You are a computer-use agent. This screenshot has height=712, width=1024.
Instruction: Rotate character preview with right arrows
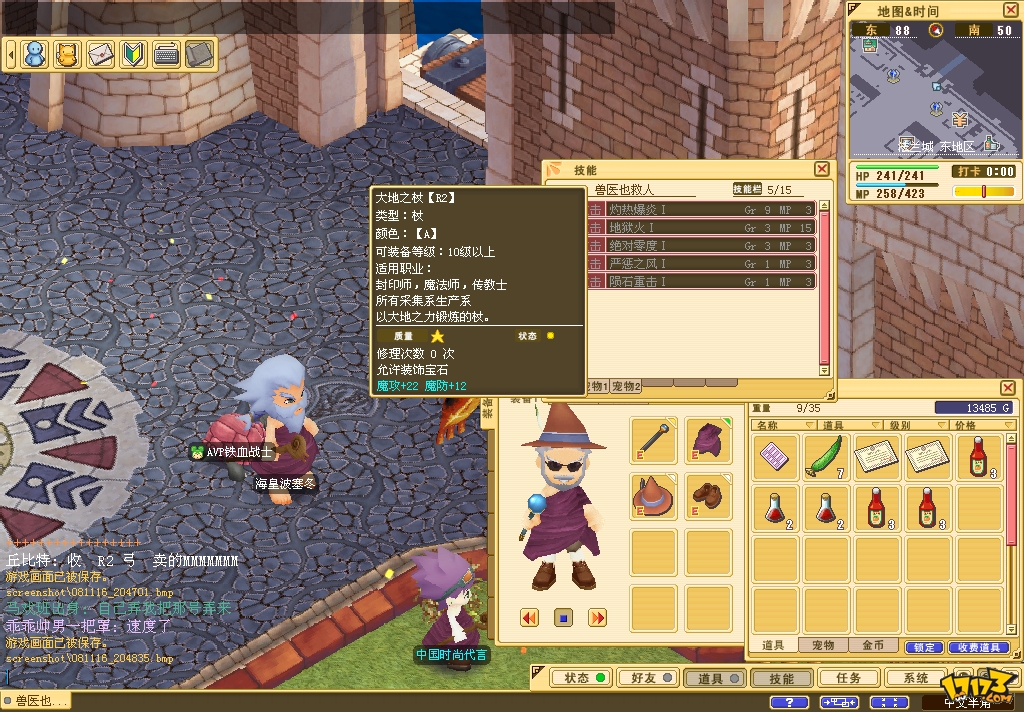click(x=597, y=618)
